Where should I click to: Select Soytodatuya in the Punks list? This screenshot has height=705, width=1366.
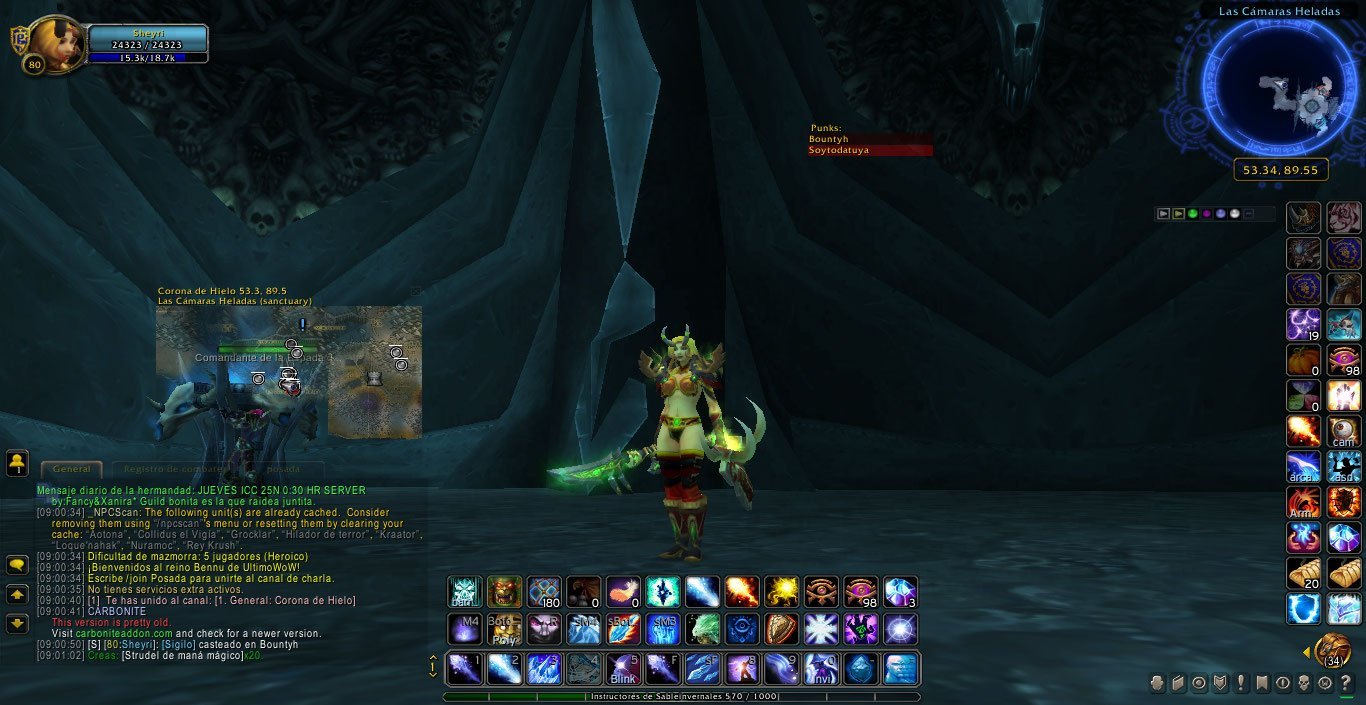pos(870,150)
